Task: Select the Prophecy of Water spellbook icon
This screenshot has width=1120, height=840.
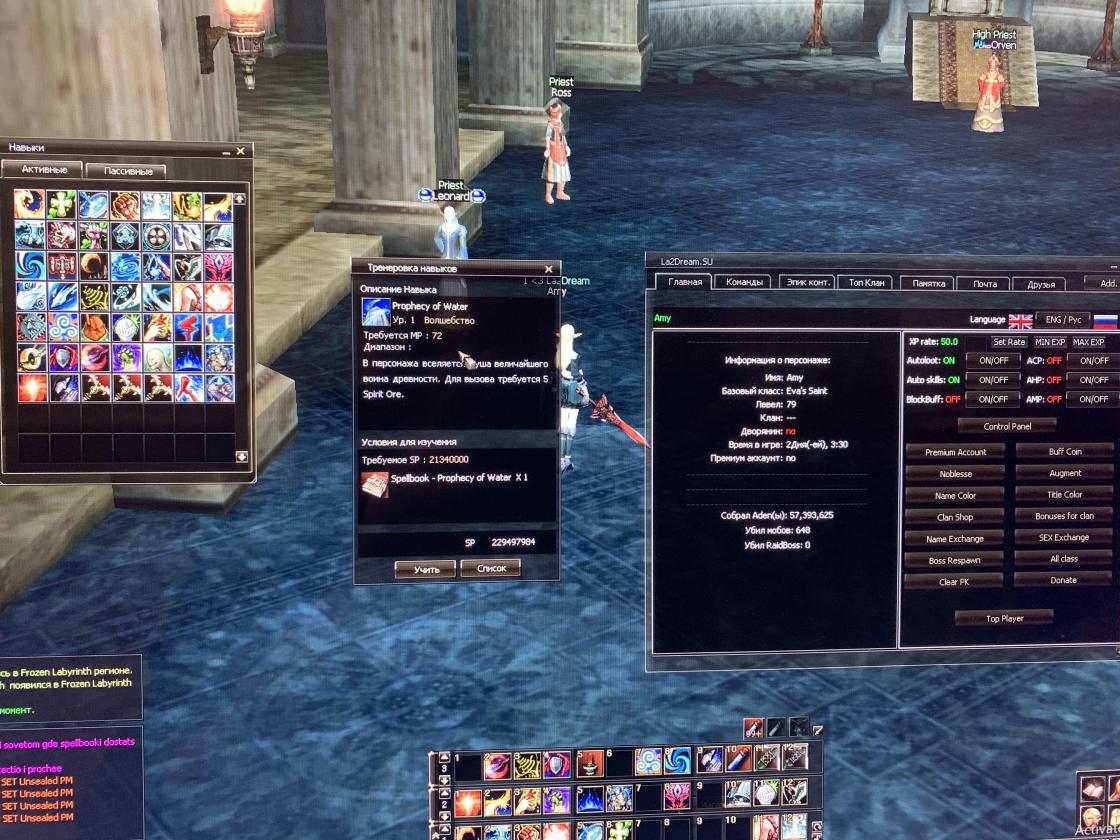Action: coord(375,484)
